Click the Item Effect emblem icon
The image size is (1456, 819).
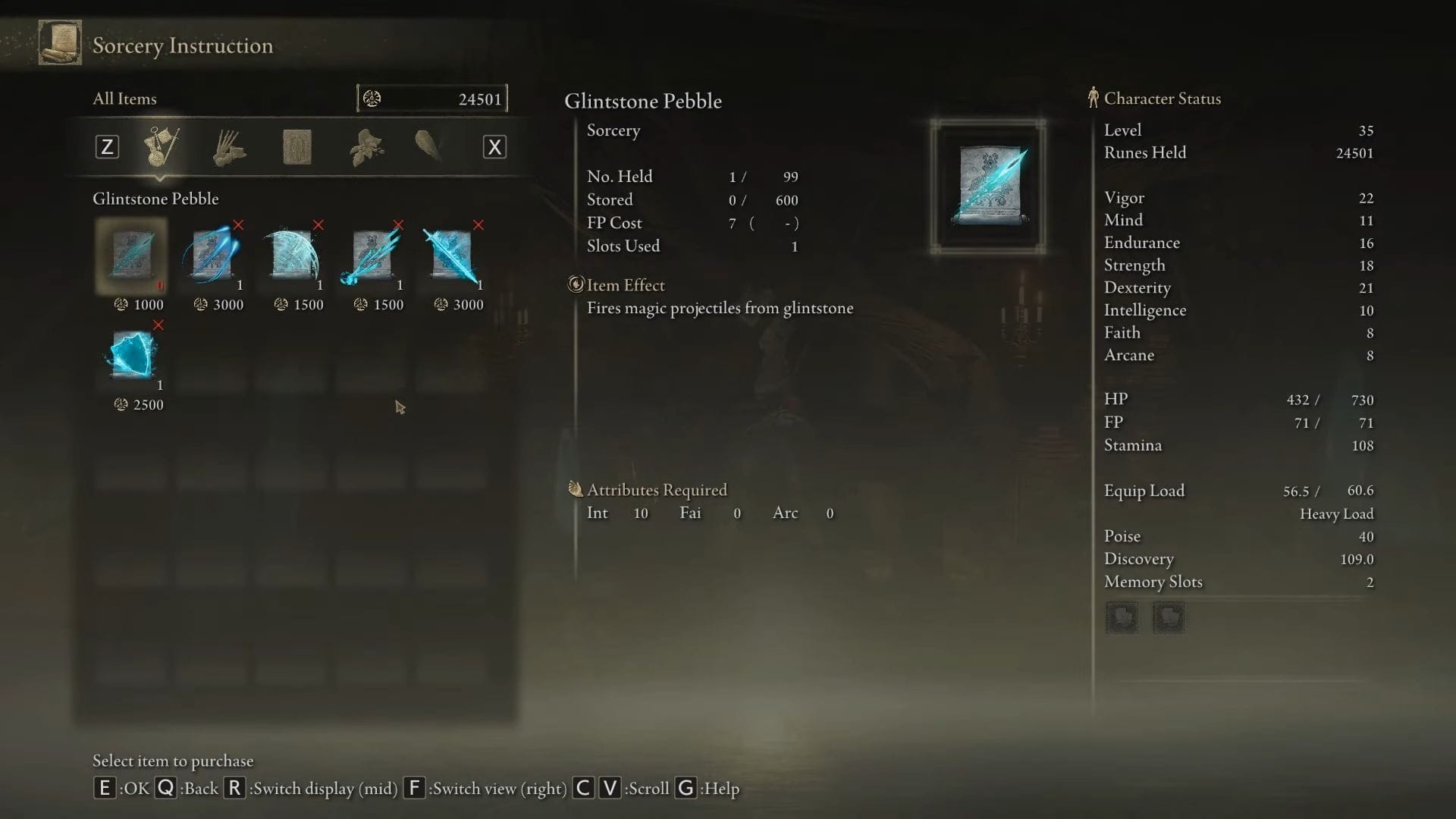coord(577,284)
